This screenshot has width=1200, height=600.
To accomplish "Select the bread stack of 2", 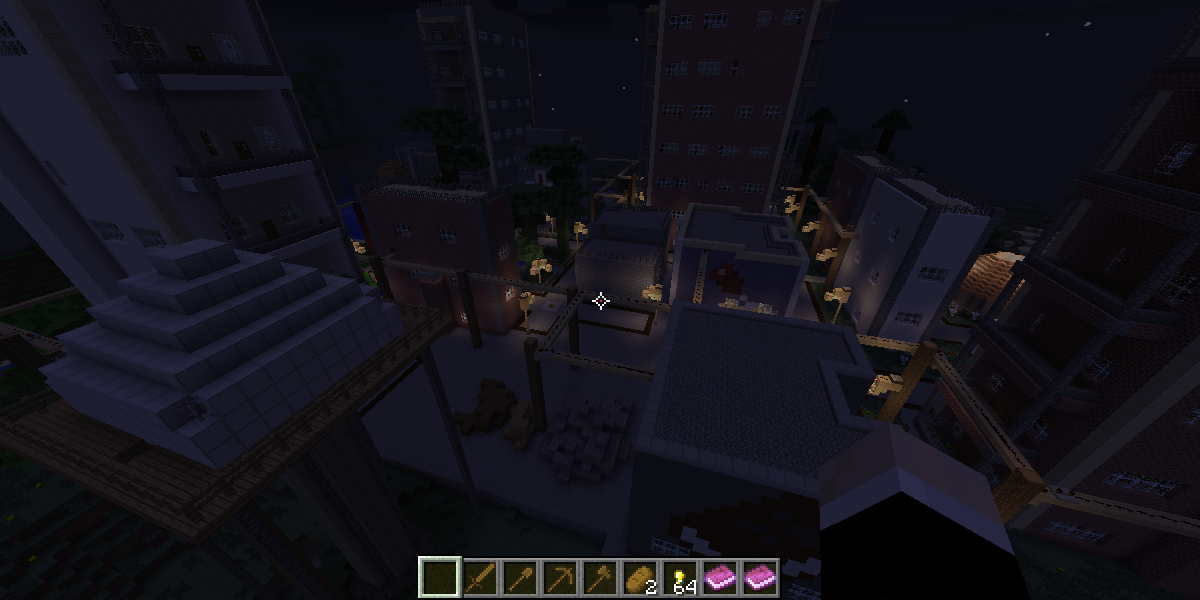I will pos(640,577).
